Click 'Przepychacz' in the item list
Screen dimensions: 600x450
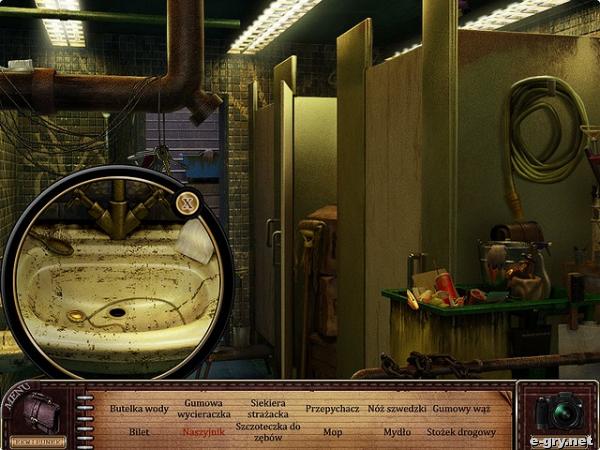click(x=332, y=409)
